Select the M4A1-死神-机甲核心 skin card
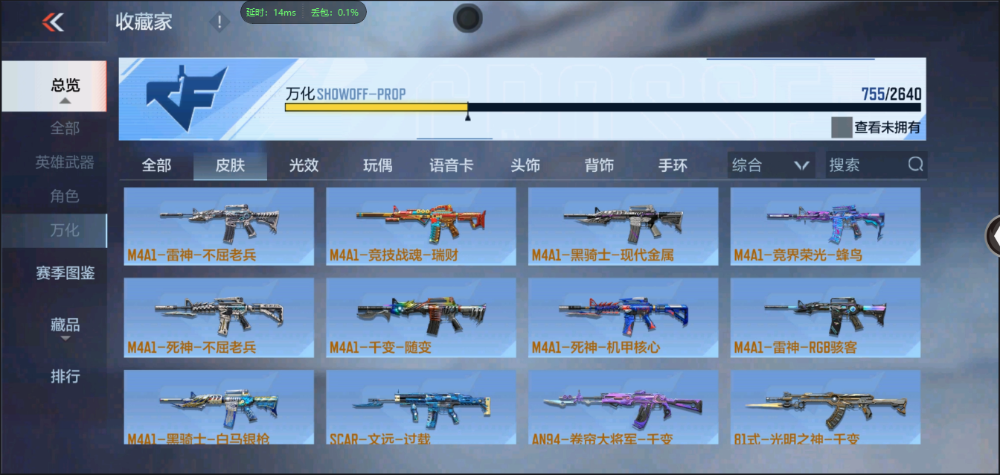Image resolution: width=1000 pixels, height=475 pixels. point(623,317)
